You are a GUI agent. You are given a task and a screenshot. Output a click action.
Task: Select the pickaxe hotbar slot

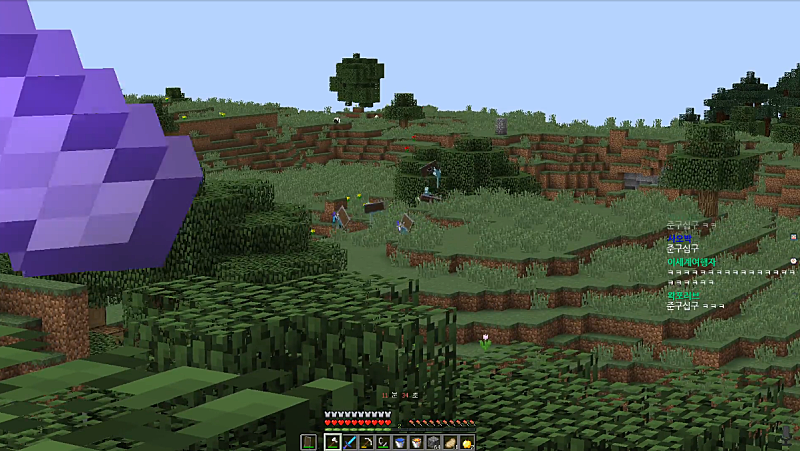(366, 442)
